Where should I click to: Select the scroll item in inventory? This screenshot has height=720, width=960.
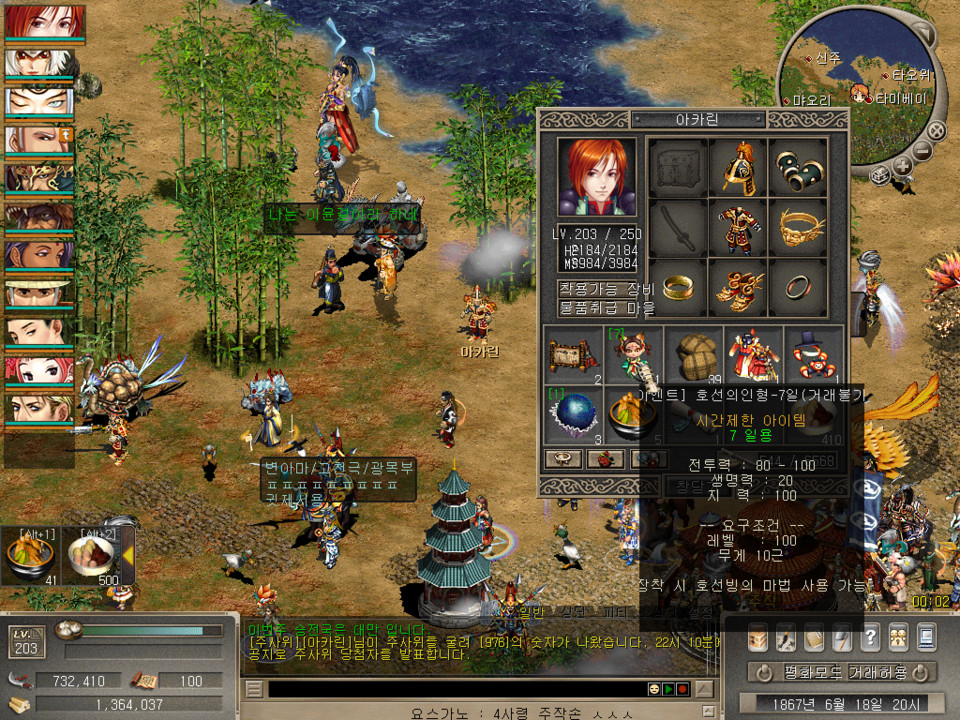573,355
